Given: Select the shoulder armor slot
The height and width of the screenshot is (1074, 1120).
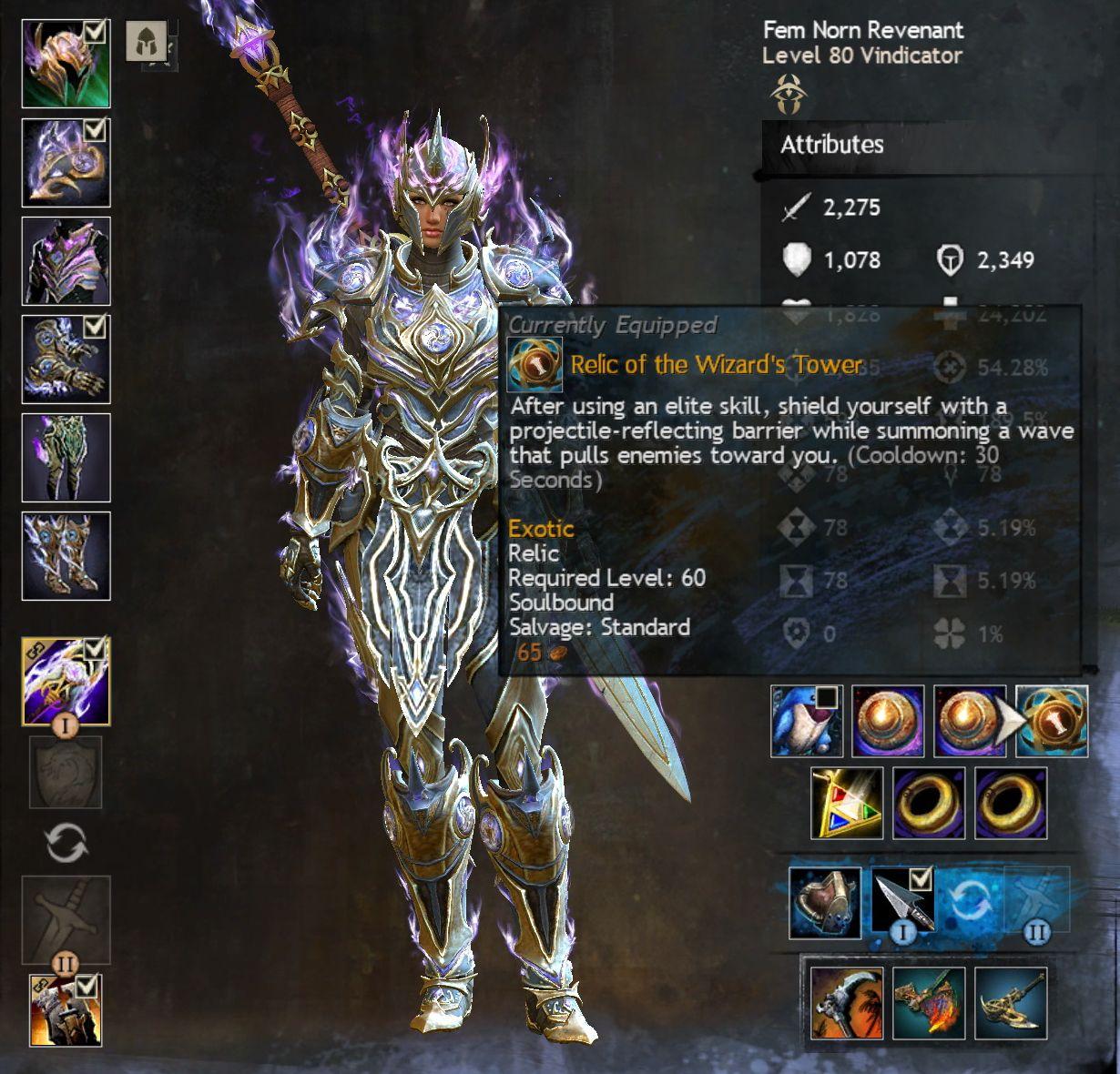Looking at the screenshot, I should pos(66,163).
